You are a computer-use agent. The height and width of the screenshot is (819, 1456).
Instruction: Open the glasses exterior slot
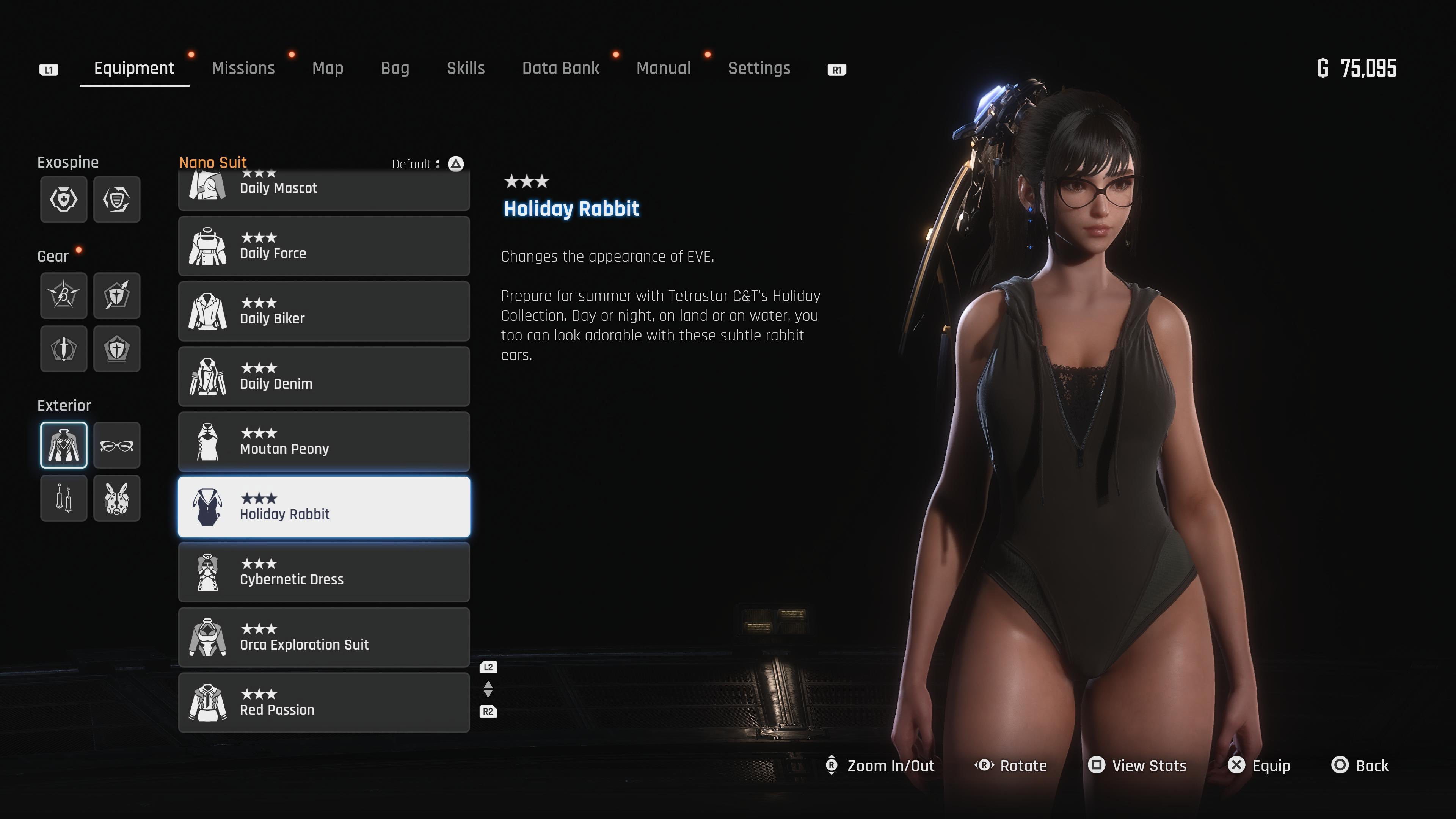[117, 446]
